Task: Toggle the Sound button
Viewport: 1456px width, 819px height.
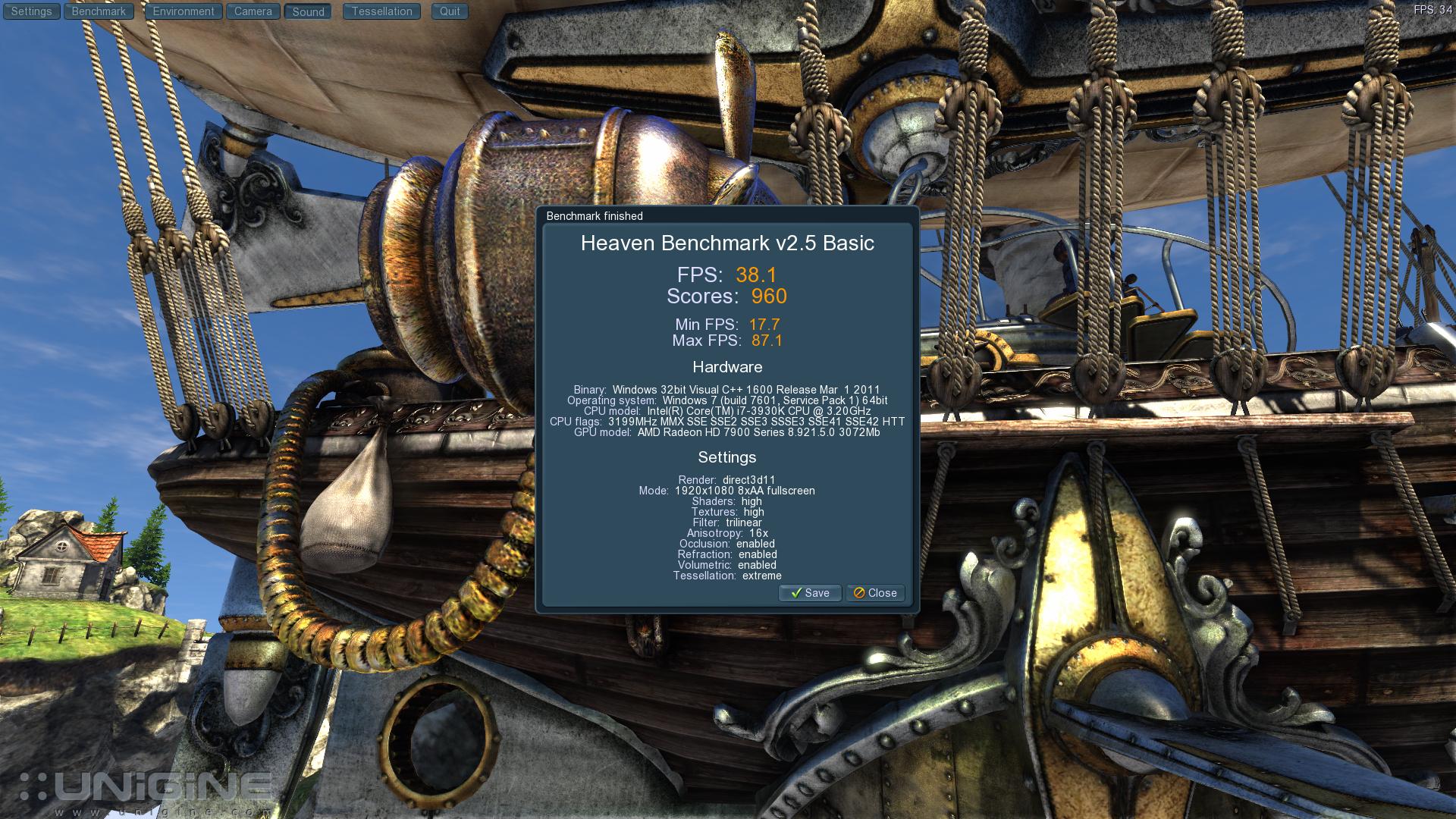Action: [308, 11]
